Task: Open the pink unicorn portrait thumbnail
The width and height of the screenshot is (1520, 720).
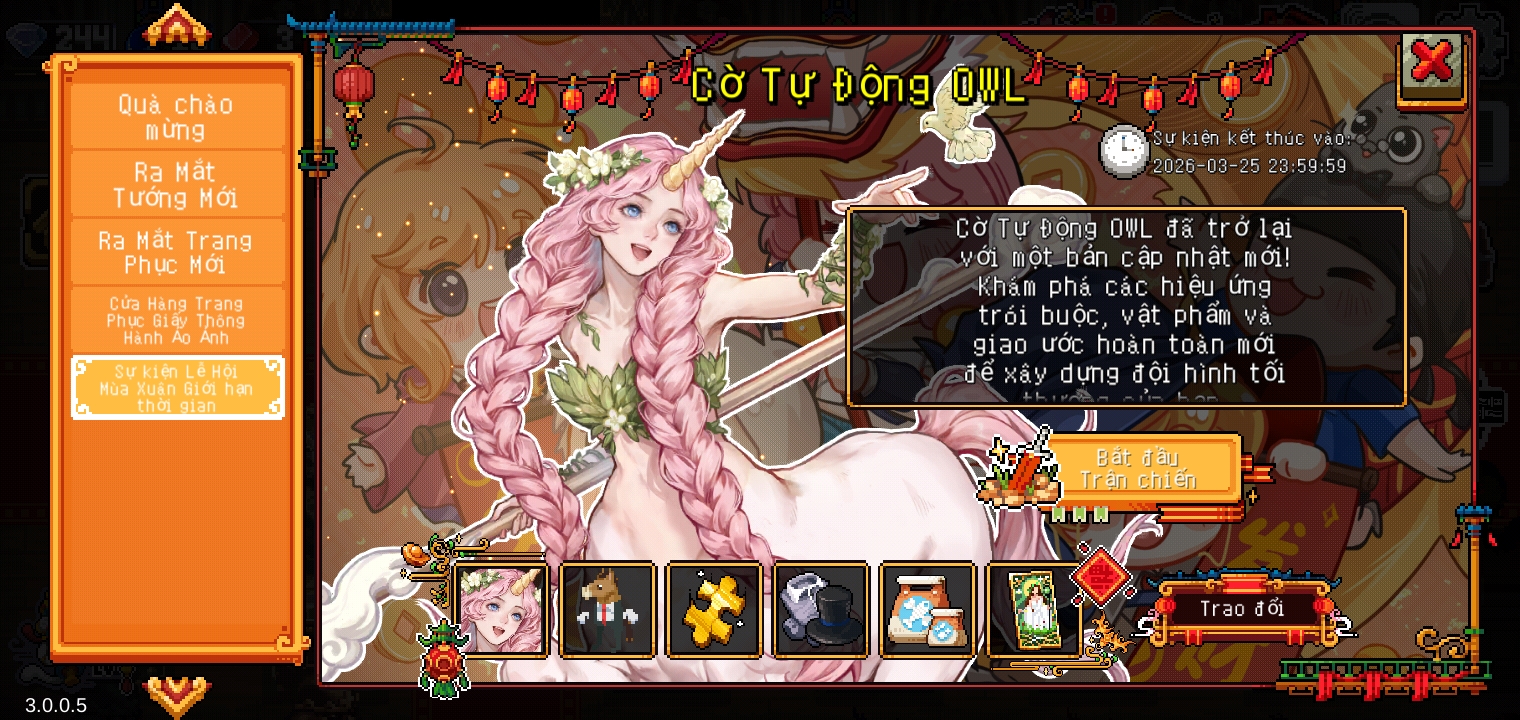Action: (501, 609)
